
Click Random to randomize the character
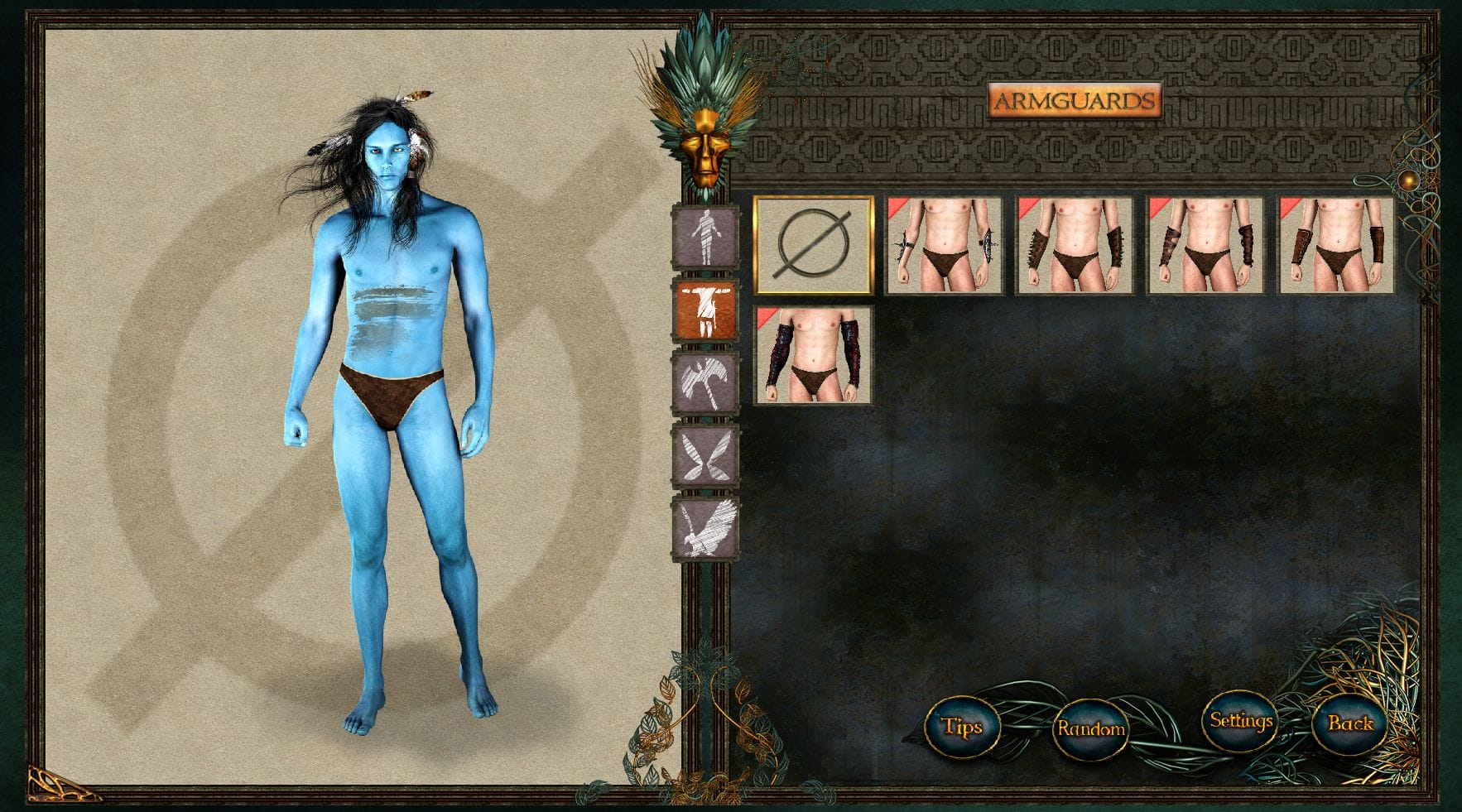pyautogui.click(x=1090, y=728)
